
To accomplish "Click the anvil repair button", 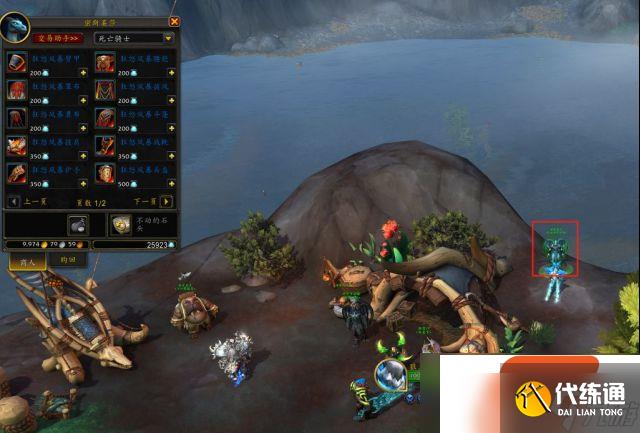I will [x=79, y=224].
